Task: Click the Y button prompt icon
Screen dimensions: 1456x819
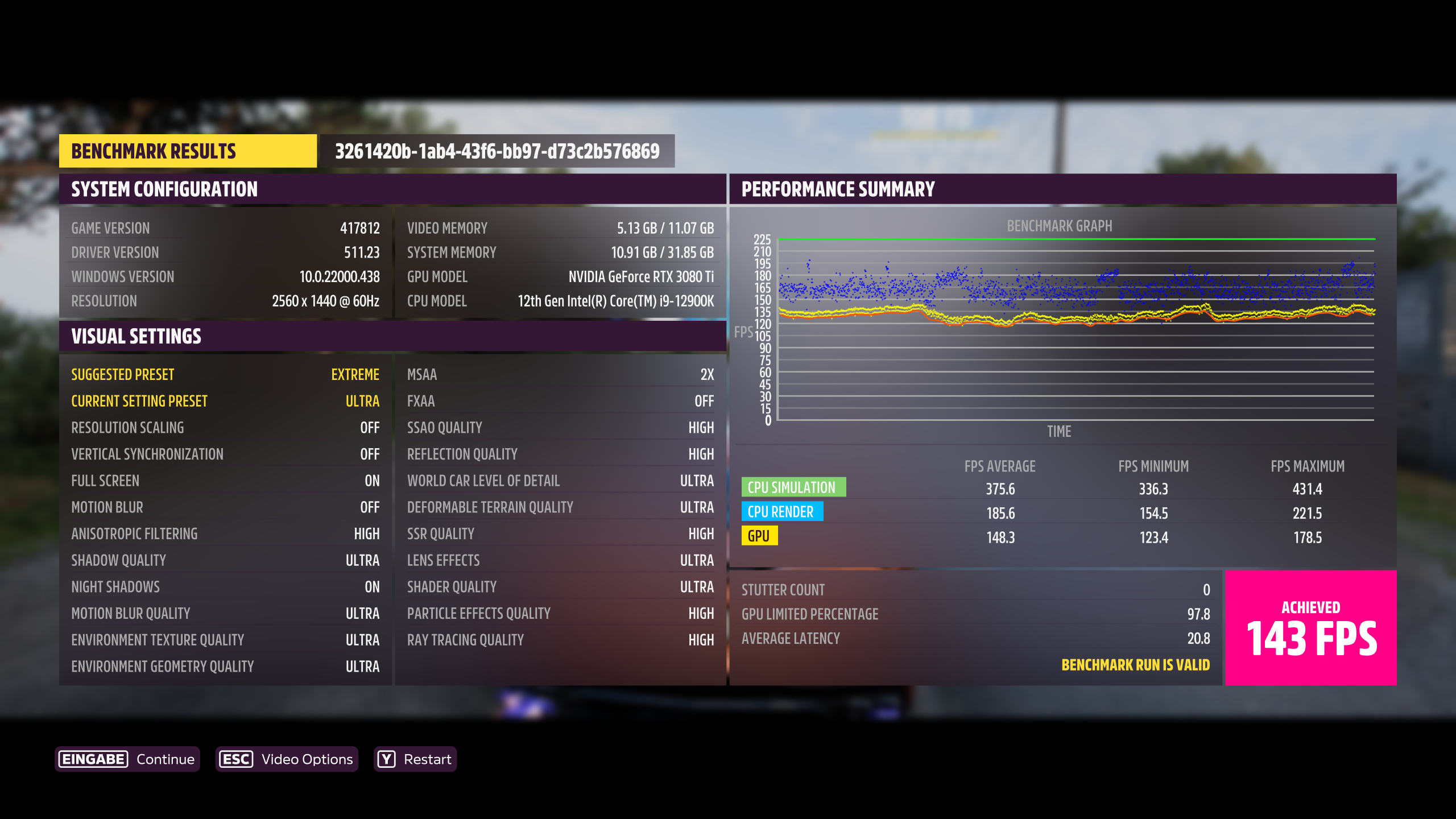Action: pos(386,759)
